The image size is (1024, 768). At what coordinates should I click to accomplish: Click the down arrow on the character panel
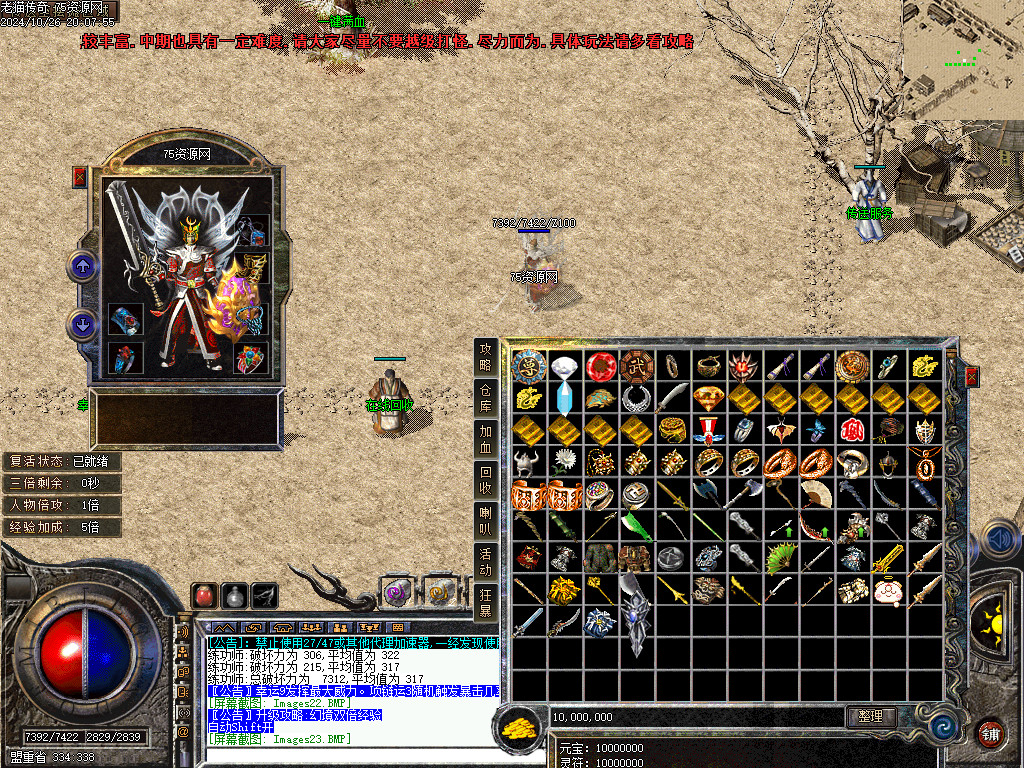pyautogui.click(x=82, y=324)
